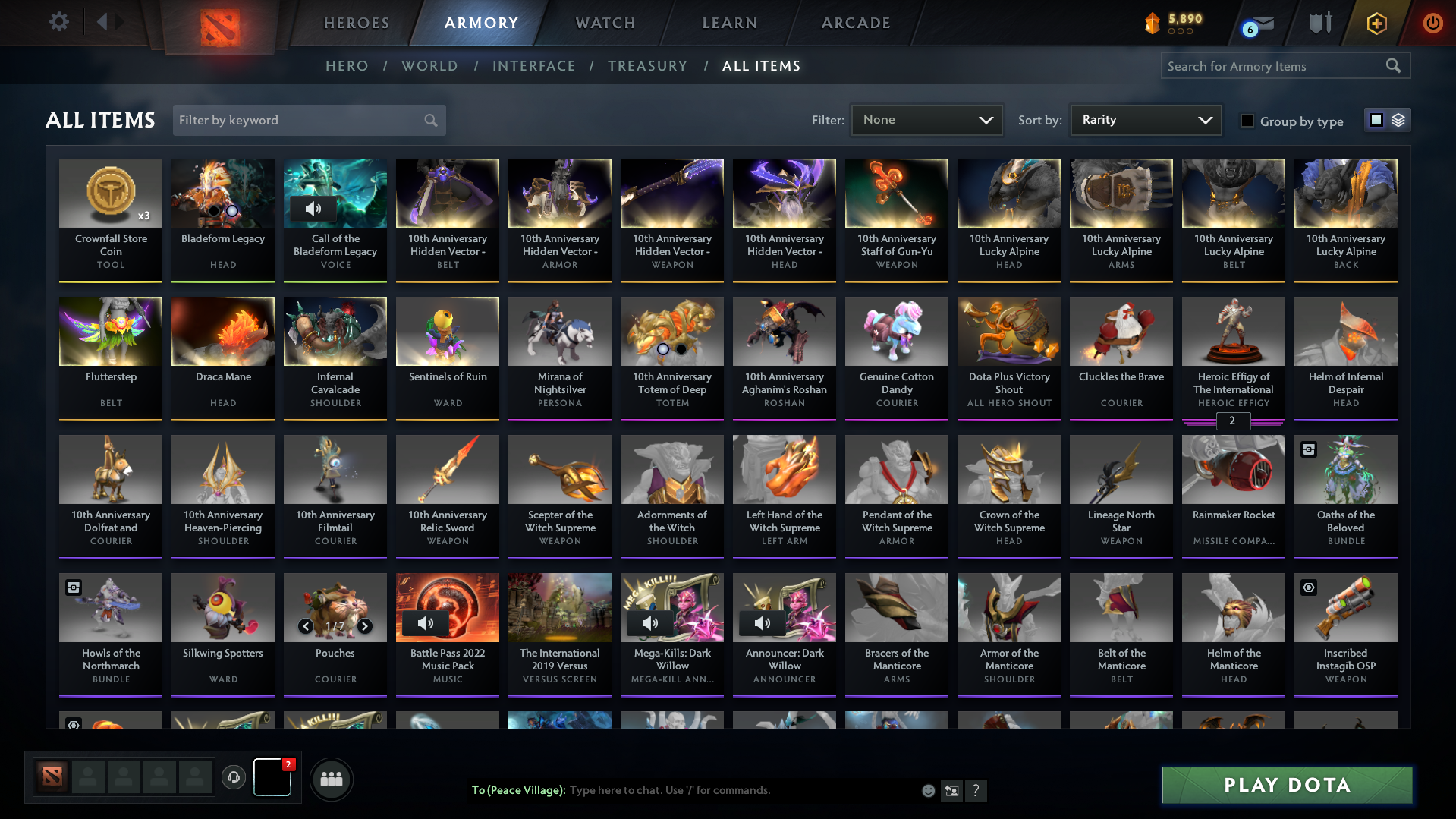
Task: Enable the Group by type checkbox
Action: pyautogui.click(x=1247, y=121)
